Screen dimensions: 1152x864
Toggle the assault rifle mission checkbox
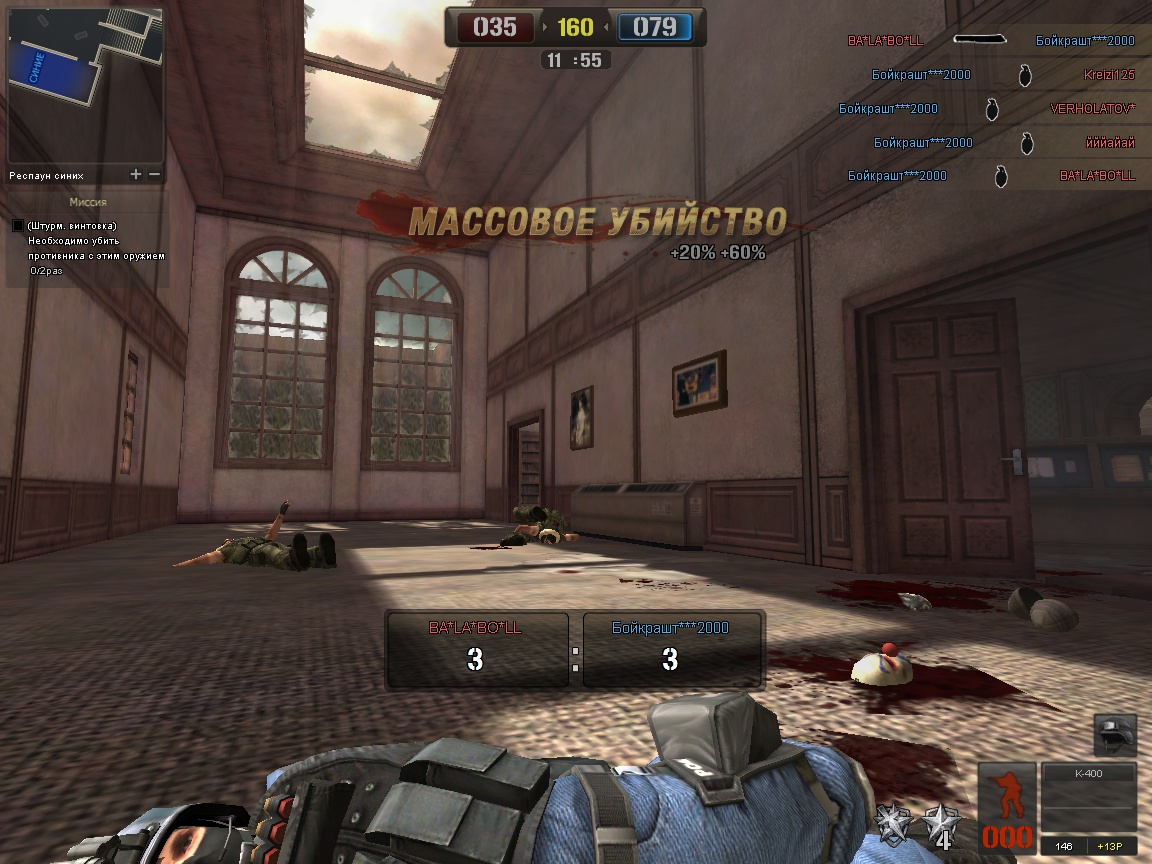[x=18, y=226]
